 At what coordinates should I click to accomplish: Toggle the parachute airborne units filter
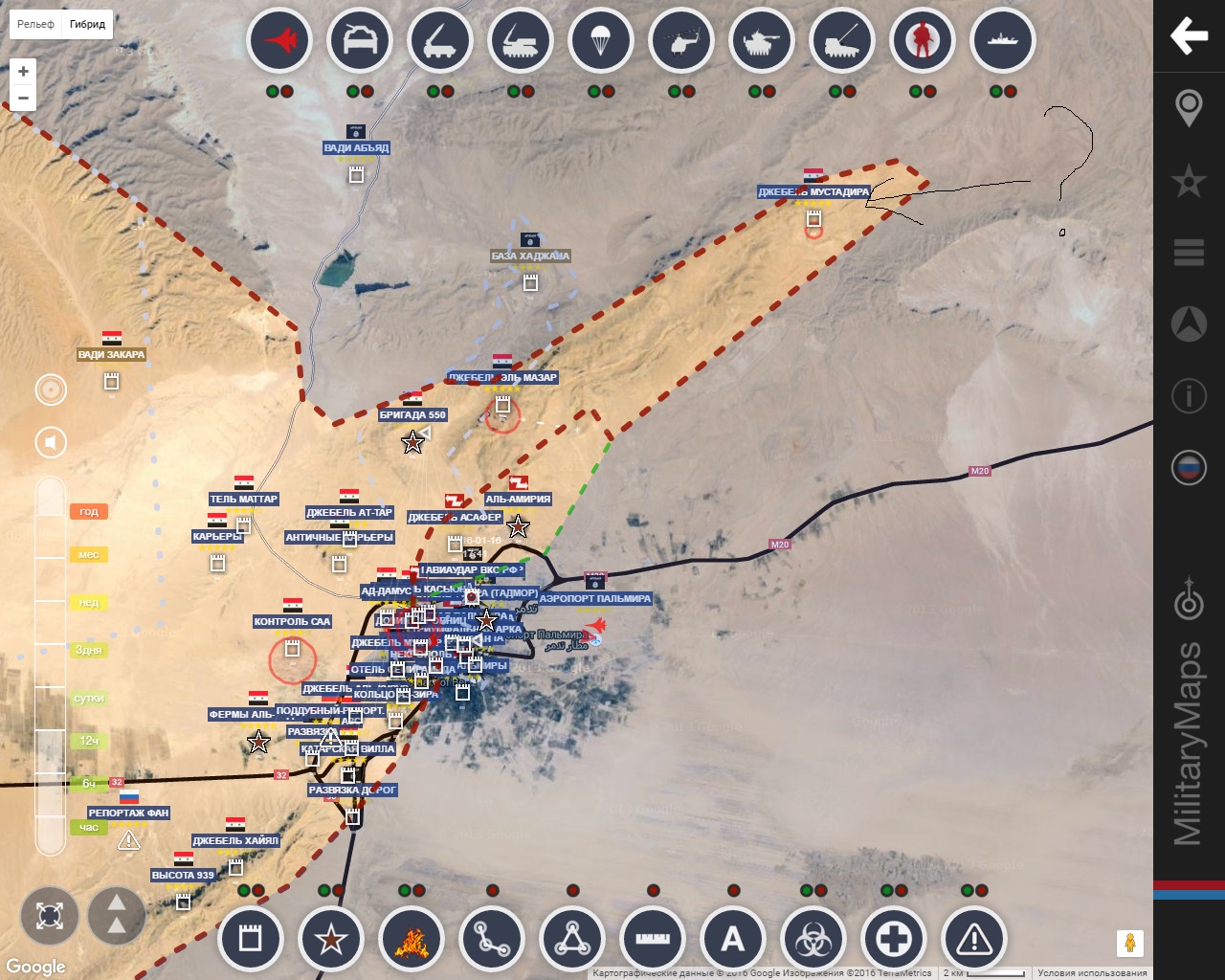coord(600,41)
